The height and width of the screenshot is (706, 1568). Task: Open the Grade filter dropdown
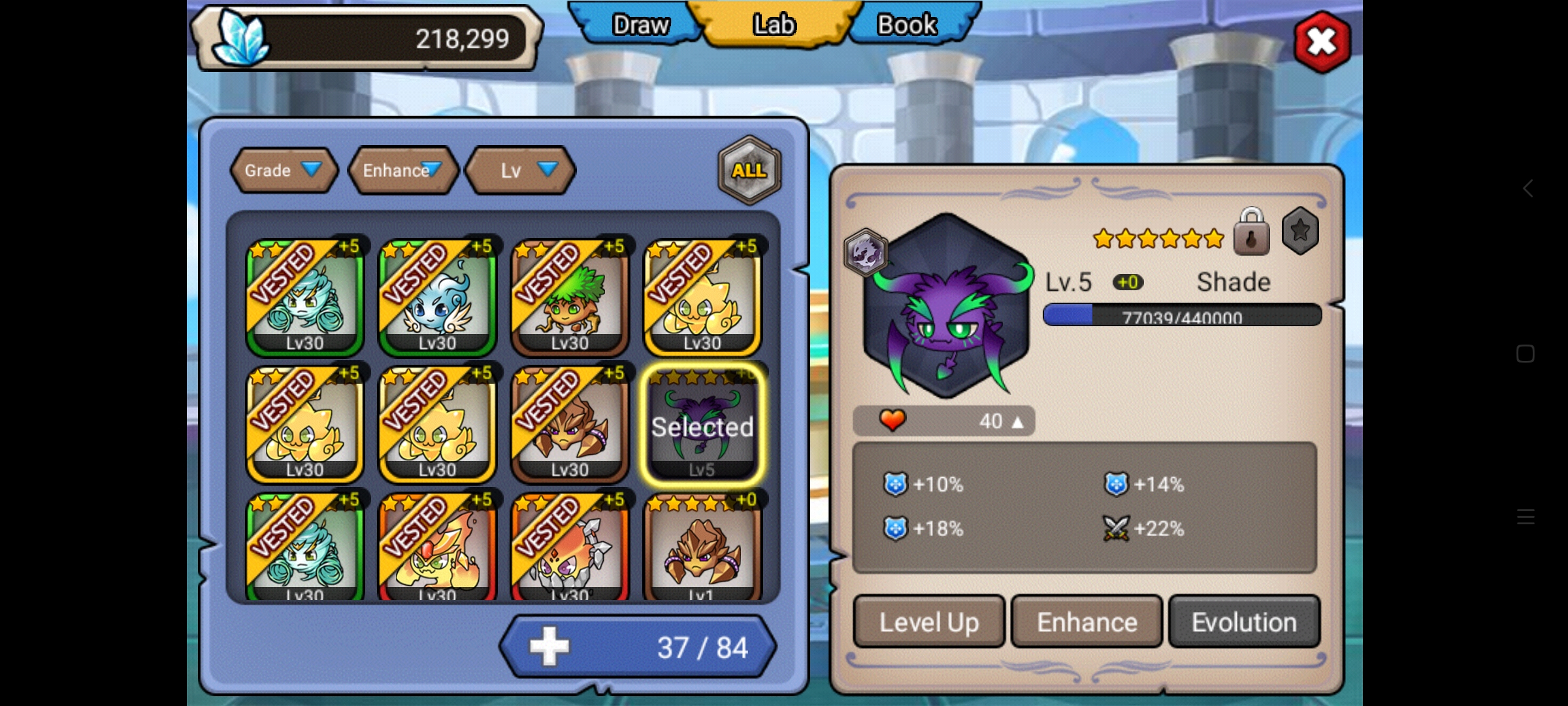(x=284, y=171)
